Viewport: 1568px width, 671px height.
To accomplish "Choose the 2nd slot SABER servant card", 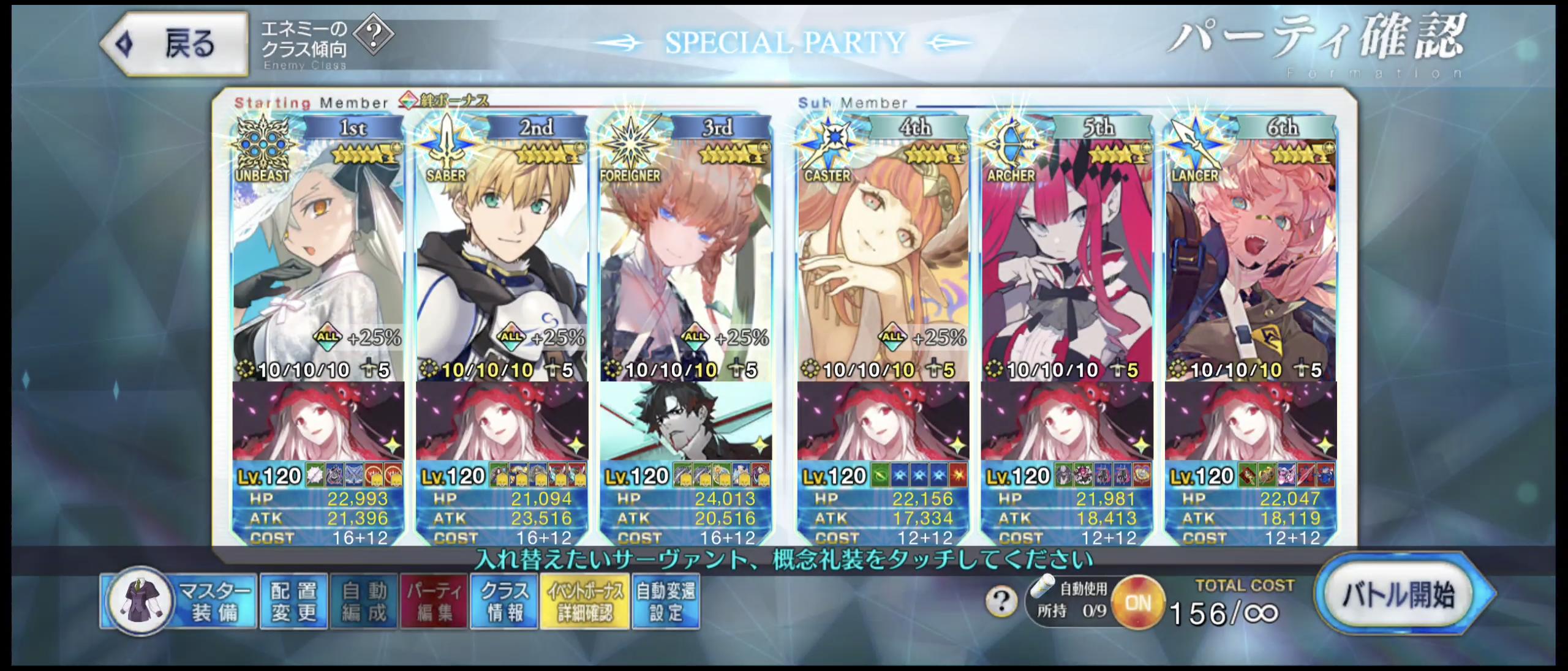I will tap(502, 257).
